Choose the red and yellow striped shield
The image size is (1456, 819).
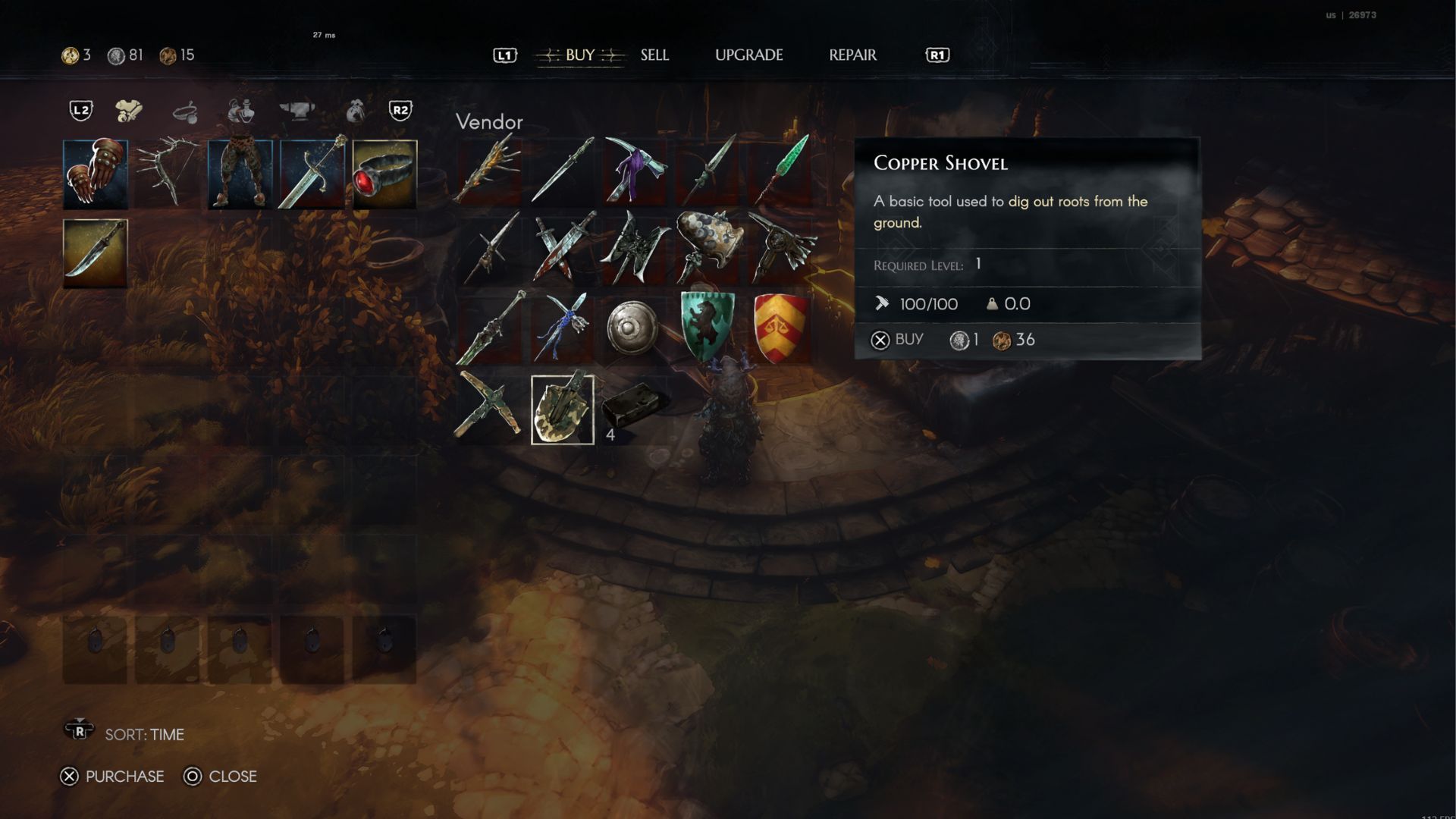(x=781, y=327)
